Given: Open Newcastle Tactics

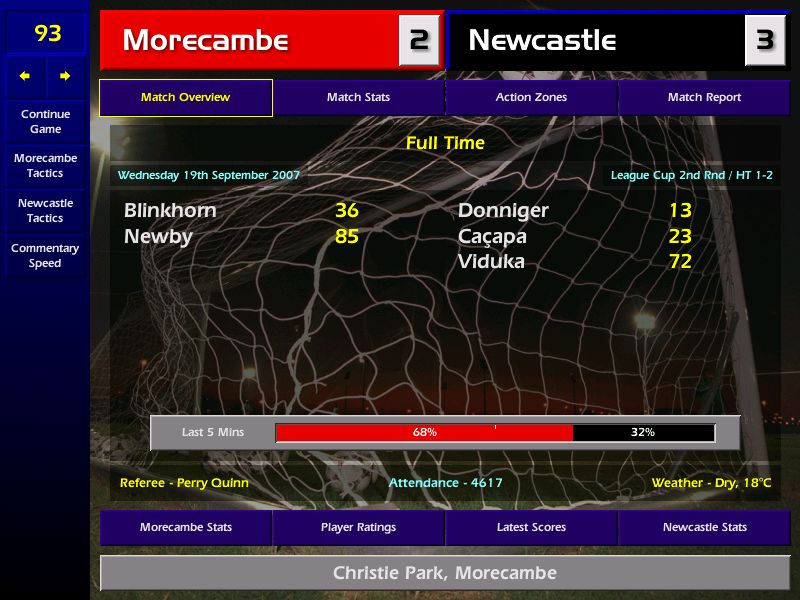Looking at the screenshot, I should pyautogui.click(x=45, y=210).
